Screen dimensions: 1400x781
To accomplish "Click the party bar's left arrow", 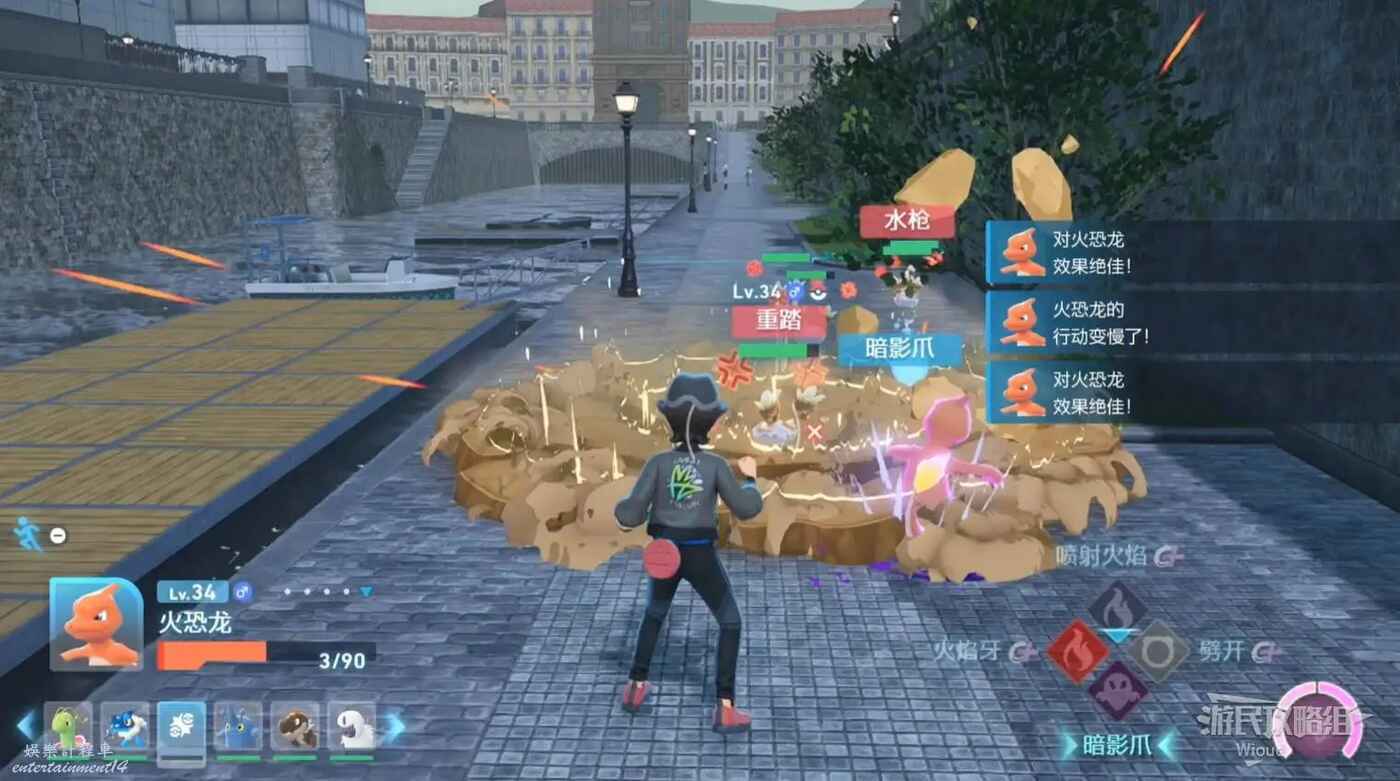I will pos(24,727).
